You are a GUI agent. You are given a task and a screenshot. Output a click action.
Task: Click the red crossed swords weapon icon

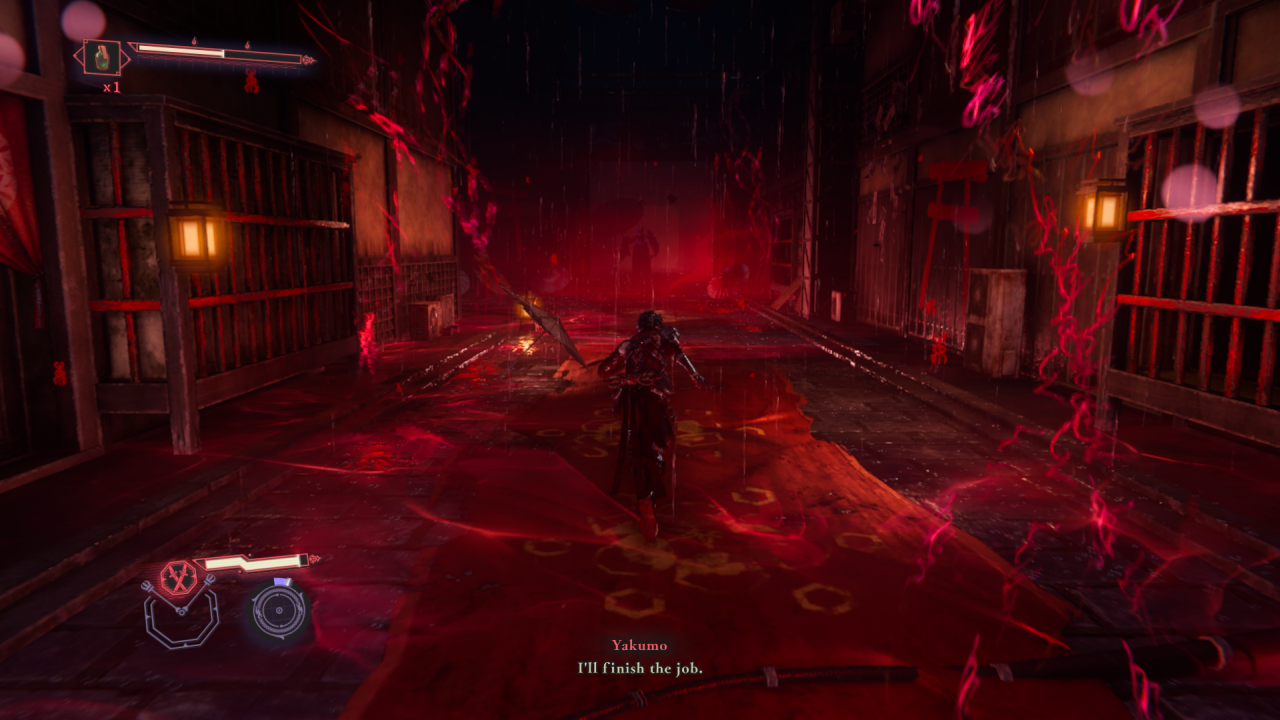pyautogui.click(x=177, y=577)
